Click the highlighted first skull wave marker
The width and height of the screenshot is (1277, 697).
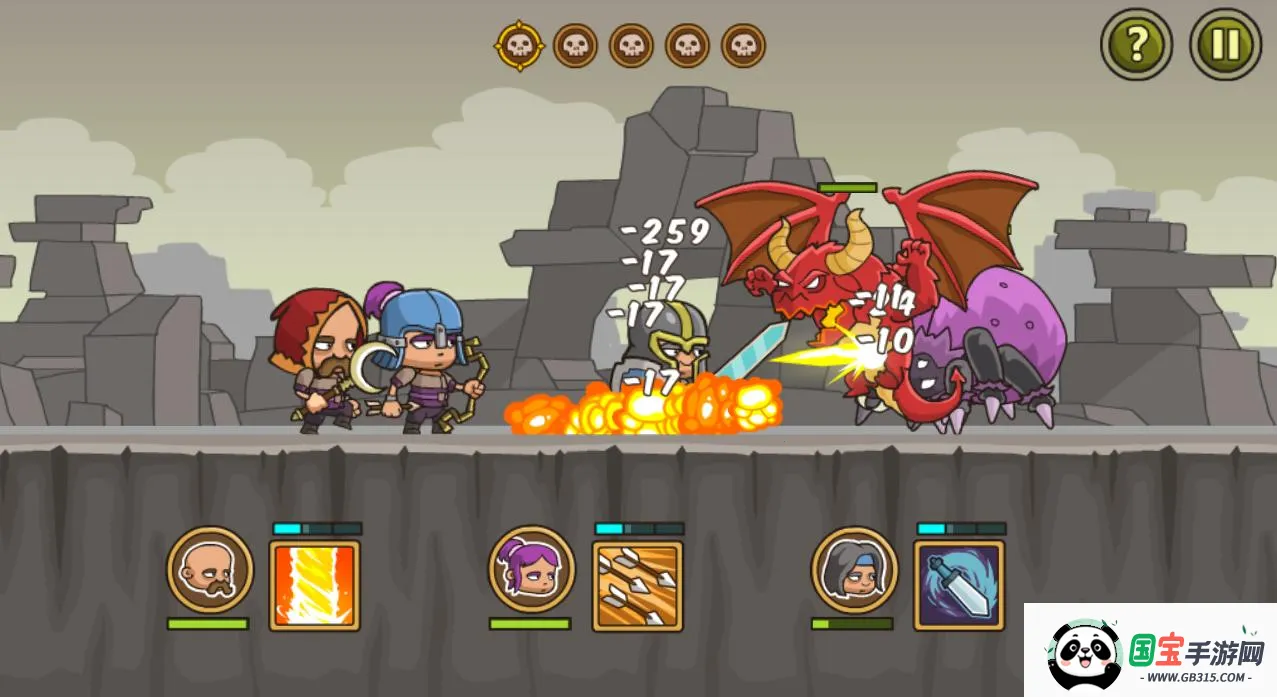(x=519, y=46)
